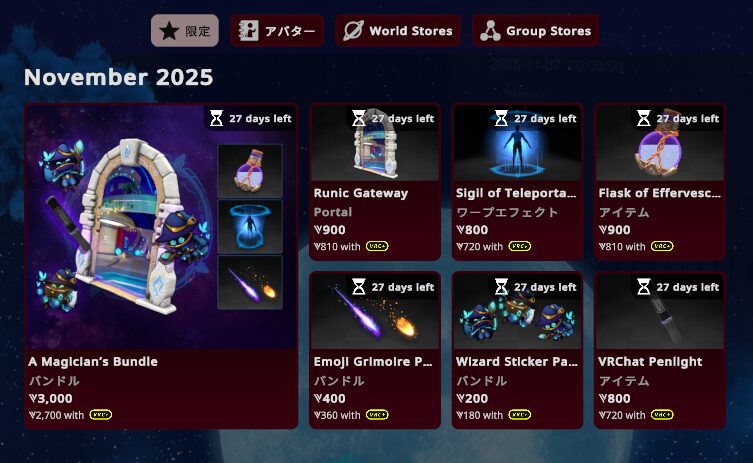Choose the Sigil of Teleportation warp effect
The image size is (753, 463).
pyautogui.click(x=517, y=181)
